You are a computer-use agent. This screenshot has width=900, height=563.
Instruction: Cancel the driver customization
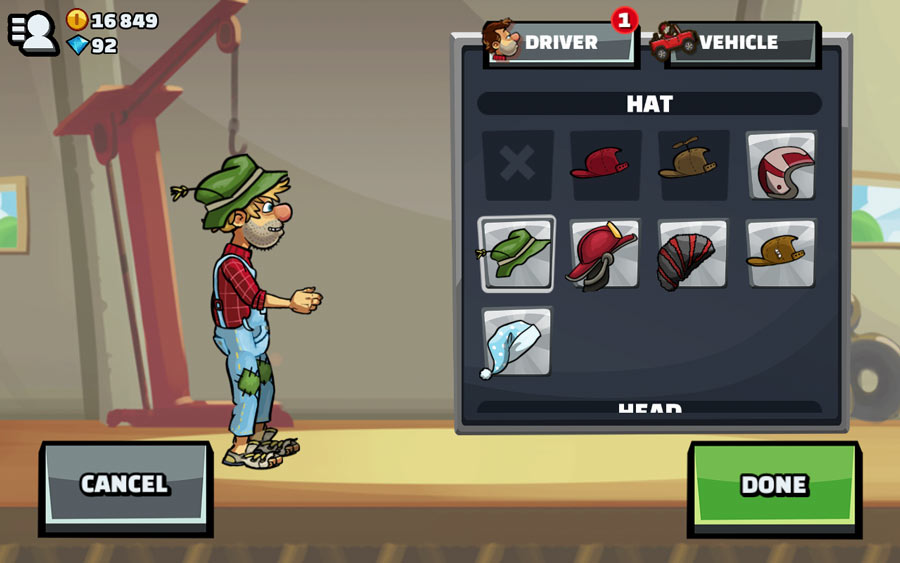(x=125, y=484)
